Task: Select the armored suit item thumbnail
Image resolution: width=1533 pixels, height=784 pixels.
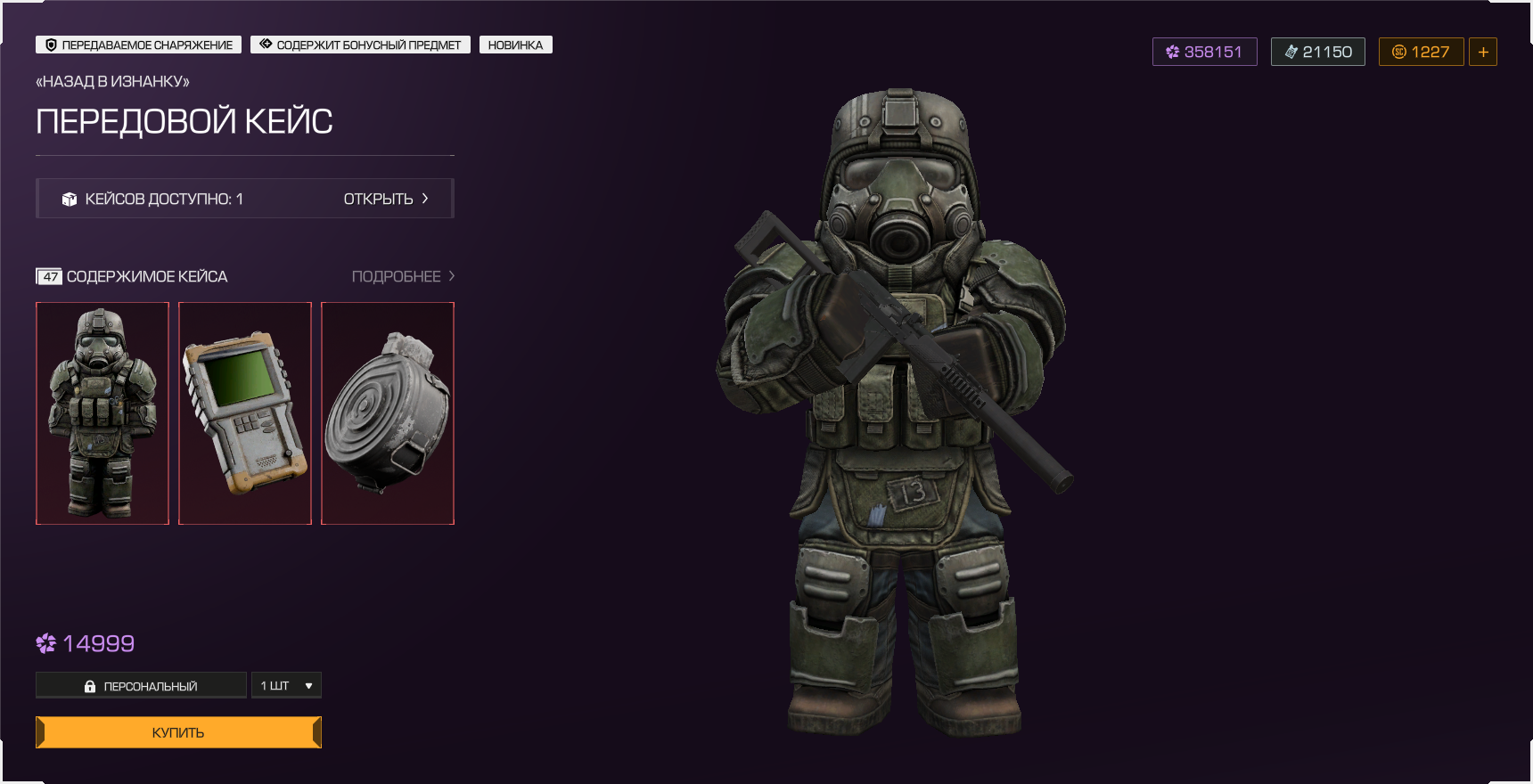Action: tap(102, 413)
